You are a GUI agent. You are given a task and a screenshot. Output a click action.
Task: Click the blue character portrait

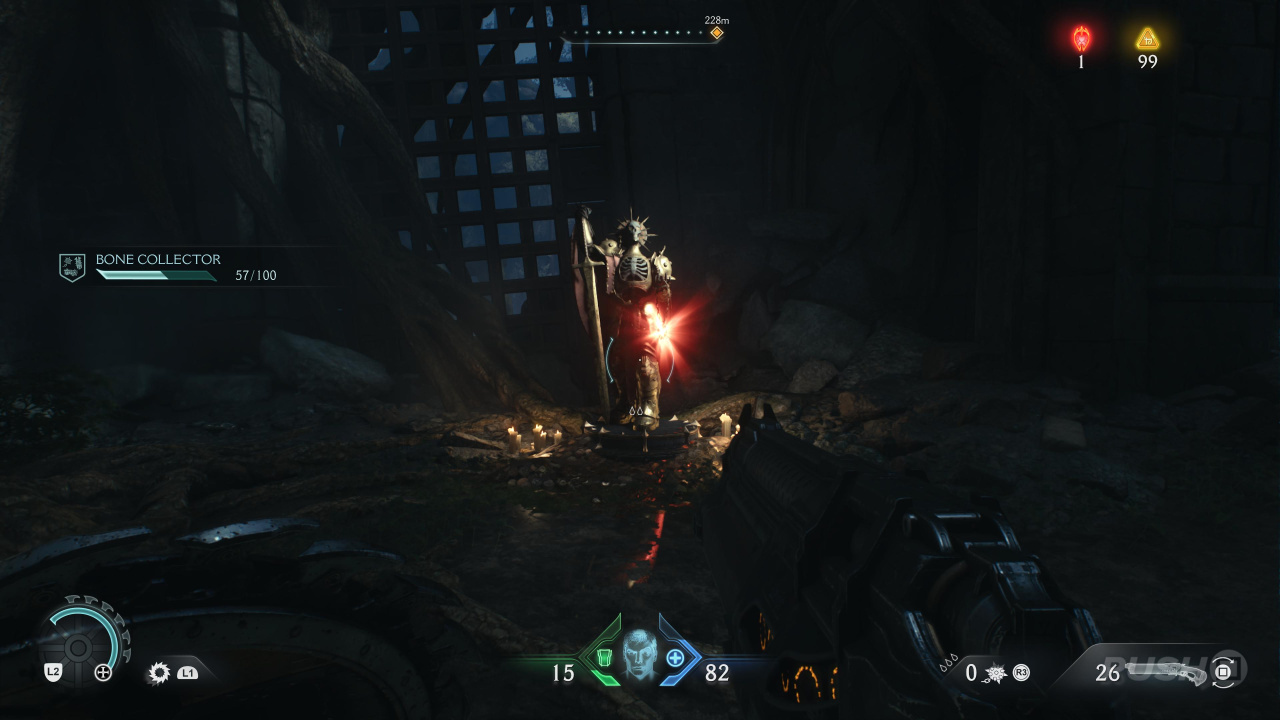point(638,655)
